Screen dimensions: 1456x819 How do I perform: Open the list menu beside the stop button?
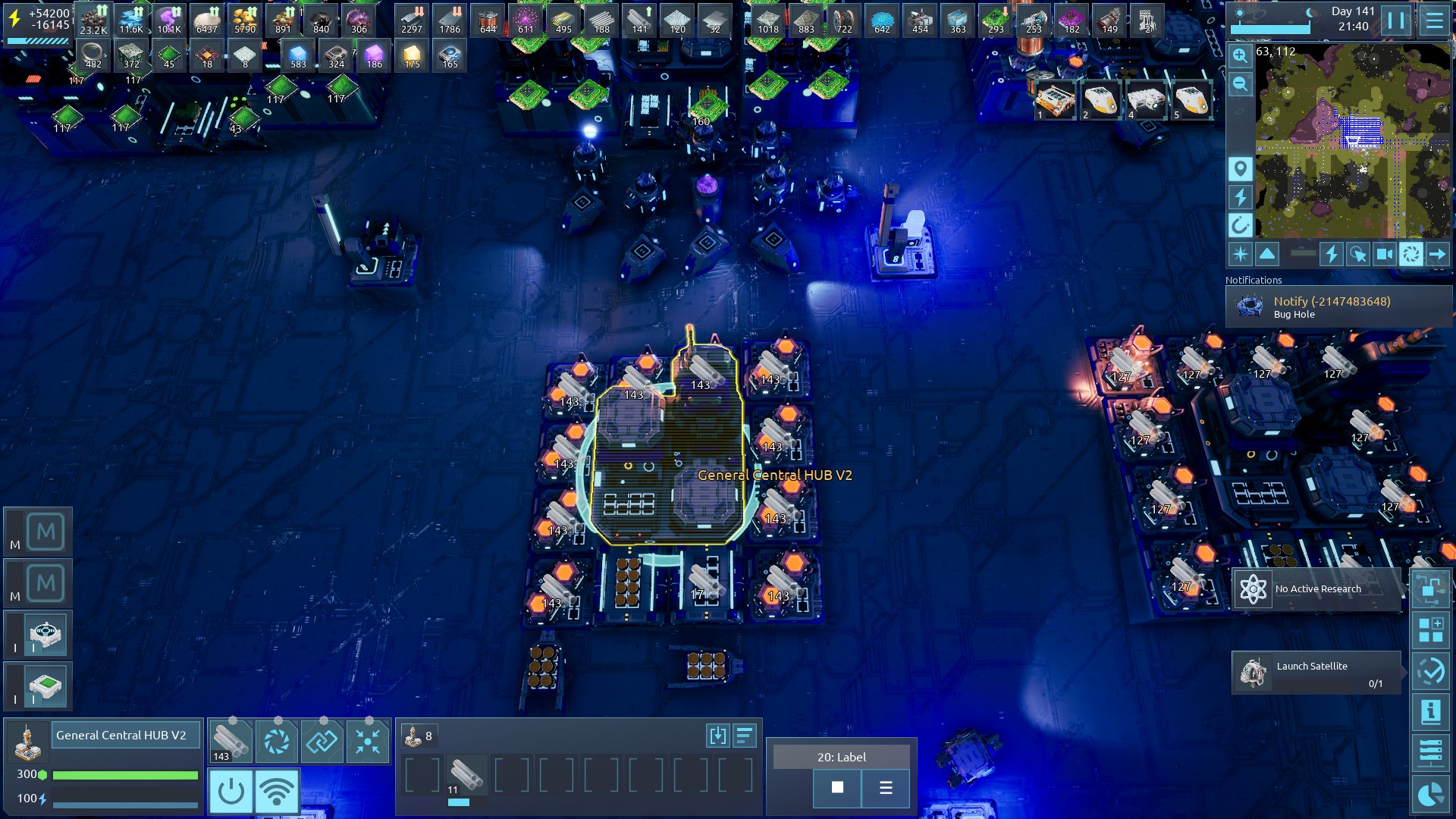pyautogui.click(x=886, y=788)
